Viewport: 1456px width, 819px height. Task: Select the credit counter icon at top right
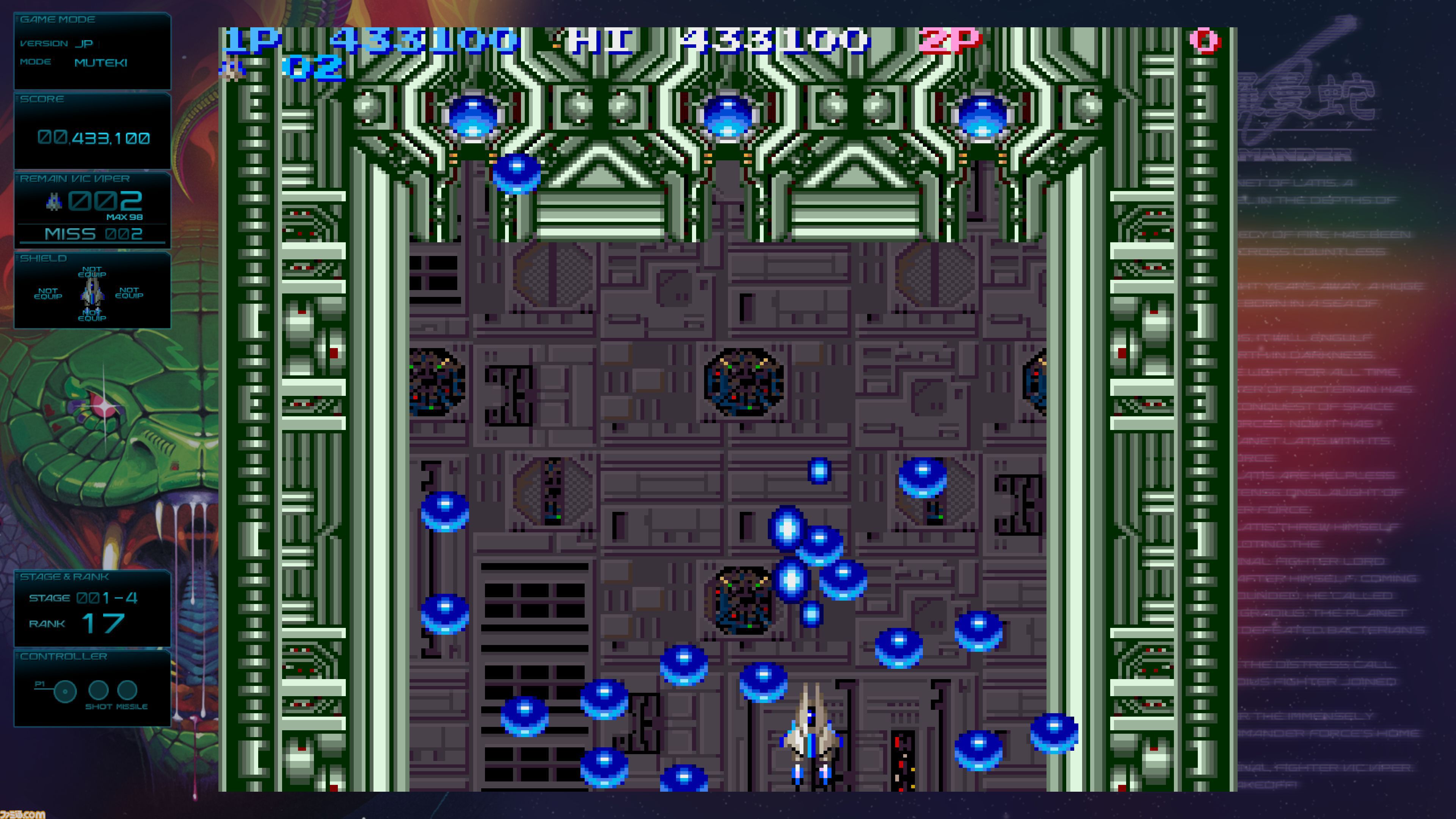click(1204, 41)
